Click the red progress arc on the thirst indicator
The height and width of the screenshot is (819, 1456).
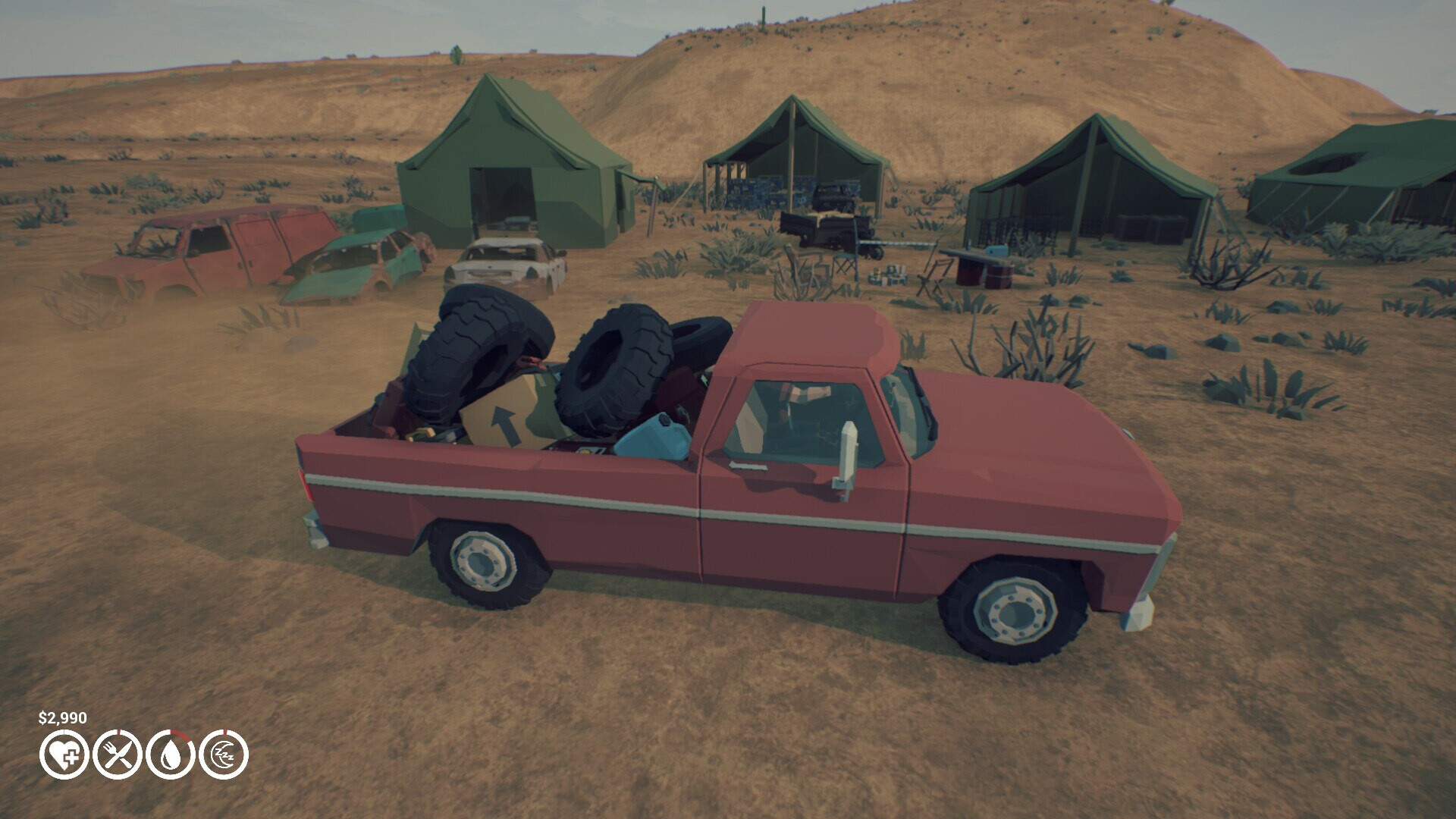180,737
